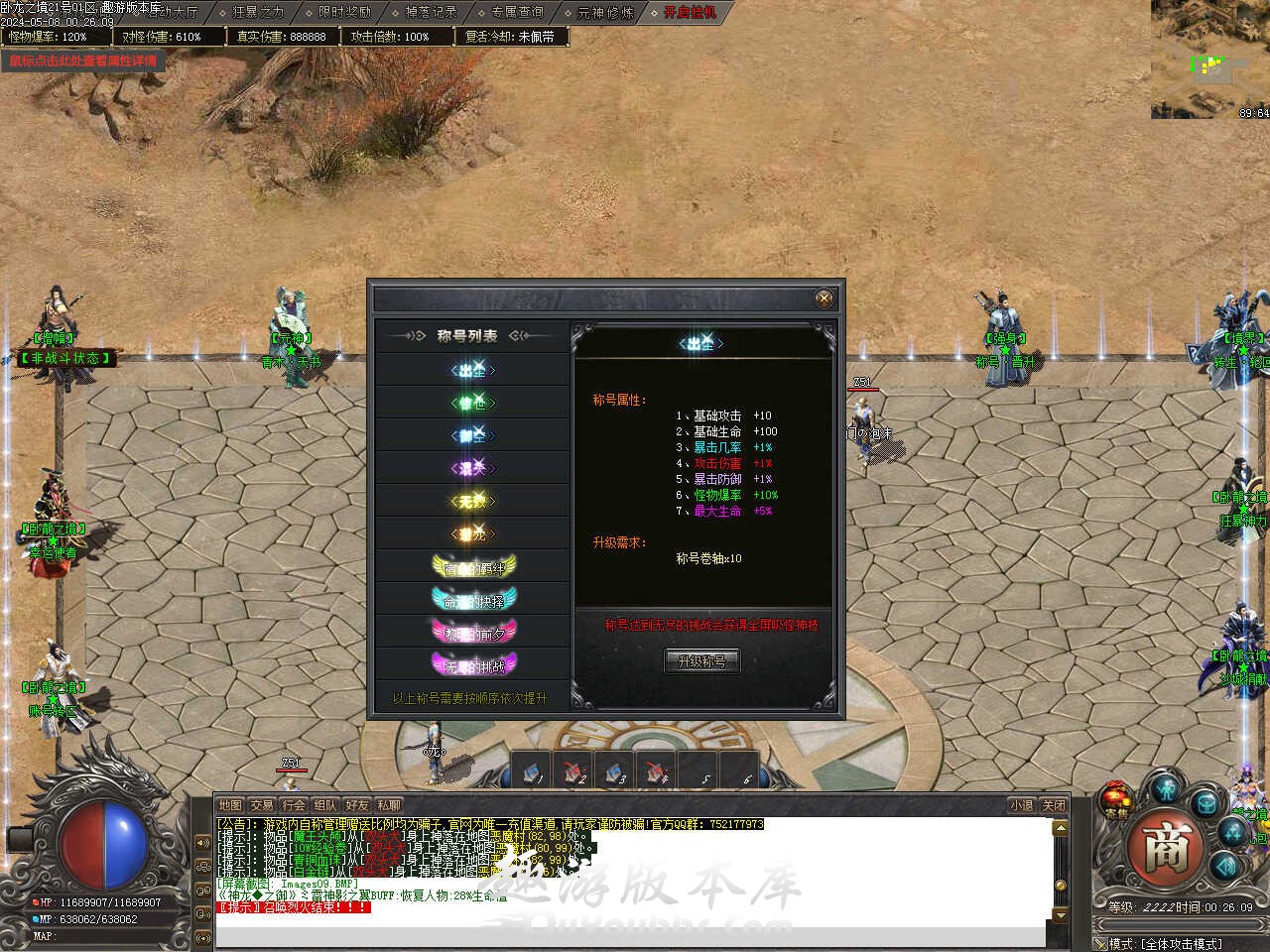Image resolution: width=1270 pixels, height=952 pixels.
Task: Select the 出尘 title in the list
Action: point(473,371)
